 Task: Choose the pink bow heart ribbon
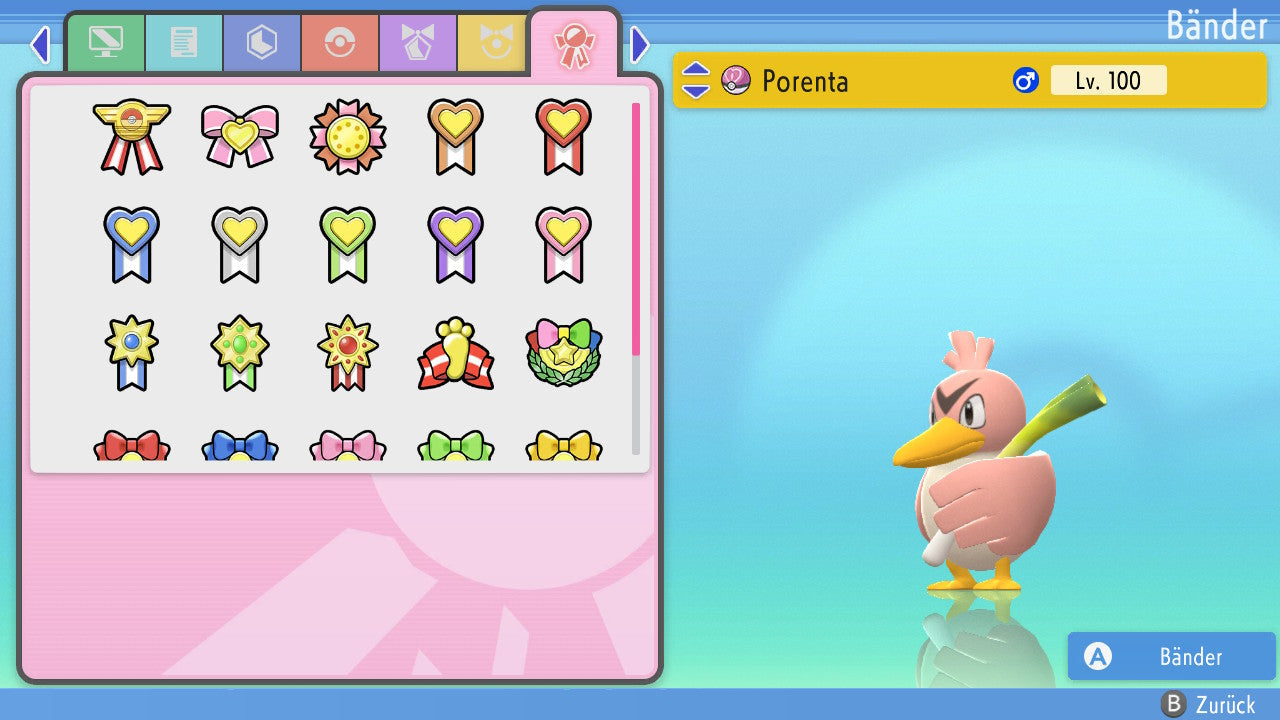(x=240, y=136)
